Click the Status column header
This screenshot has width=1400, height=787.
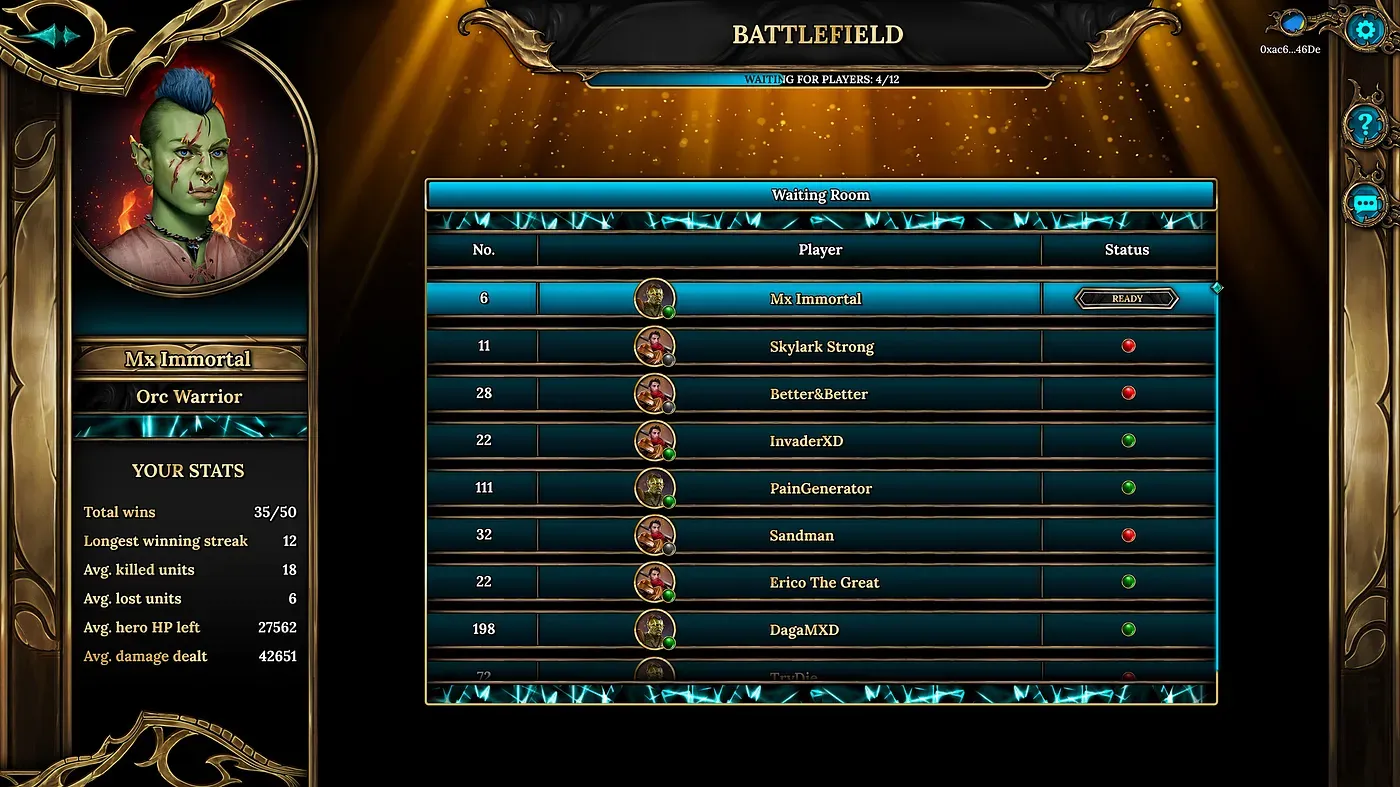[x=1127, y=250]
